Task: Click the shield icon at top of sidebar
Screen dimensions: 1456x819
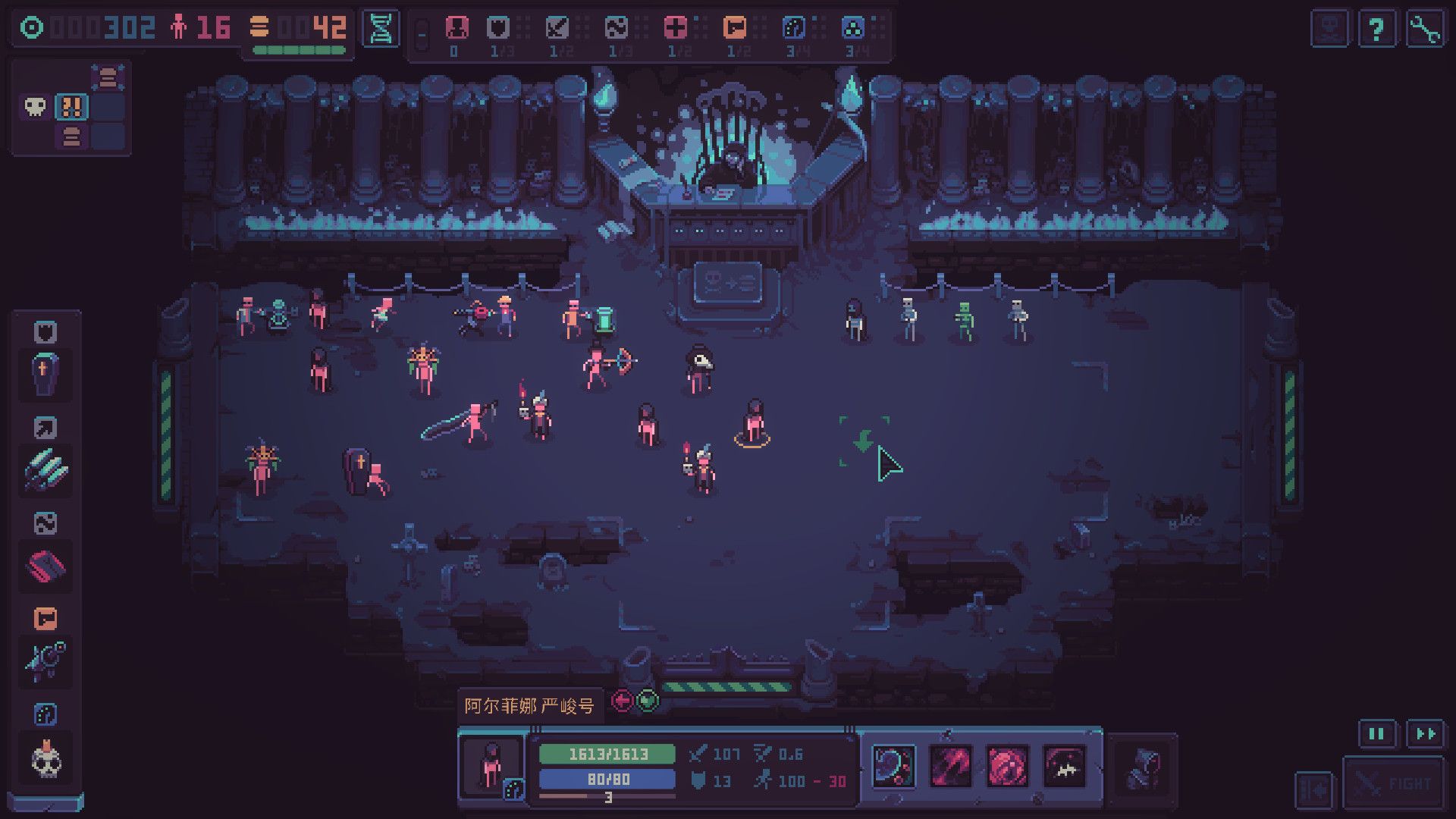Action: click(x=44, y=331)
